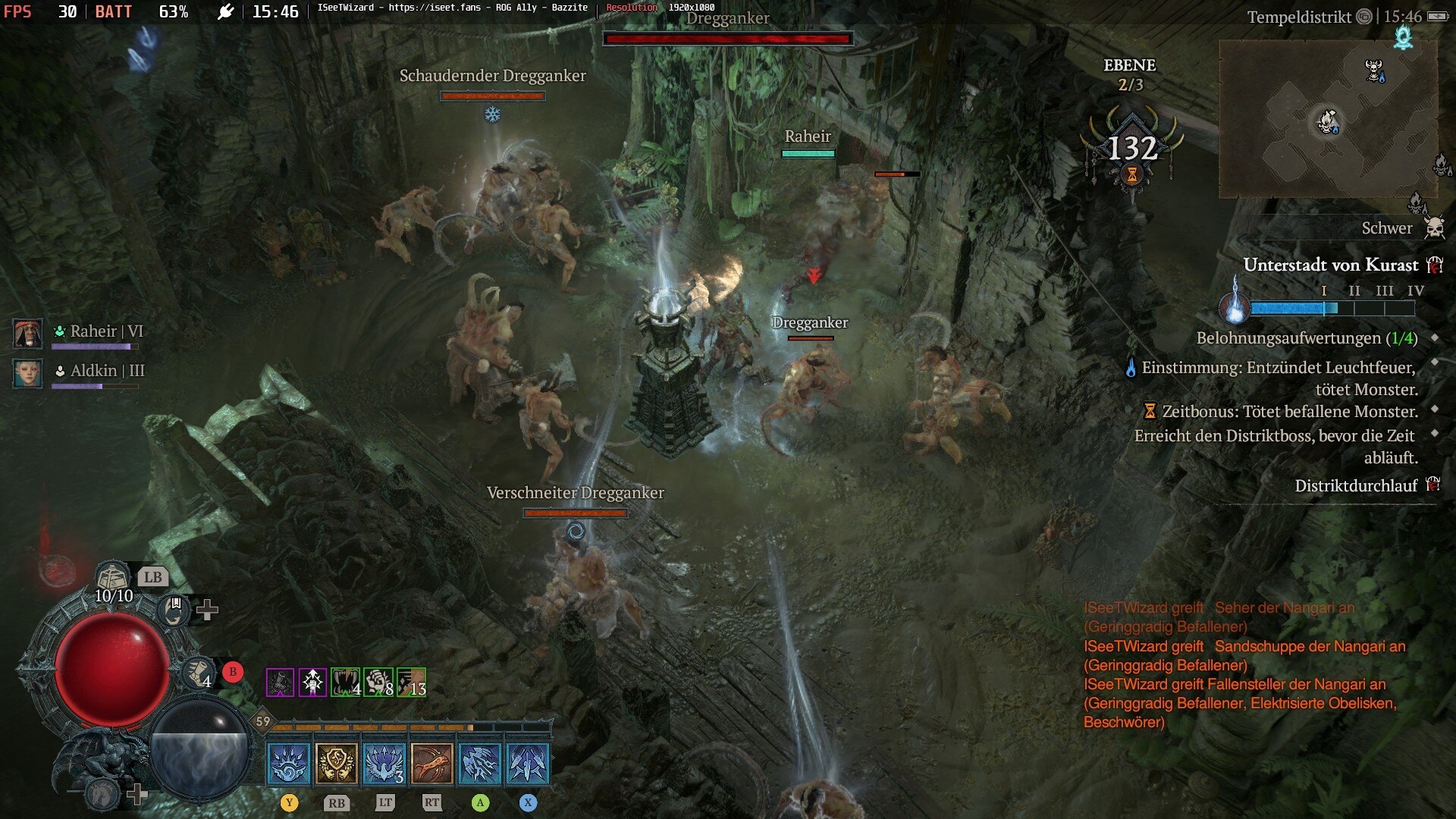Viewport: 1456px width, 819px height.
Task: Open the Unterstadt von Kurast objective tracker
Action: [x=1330, y=265]
